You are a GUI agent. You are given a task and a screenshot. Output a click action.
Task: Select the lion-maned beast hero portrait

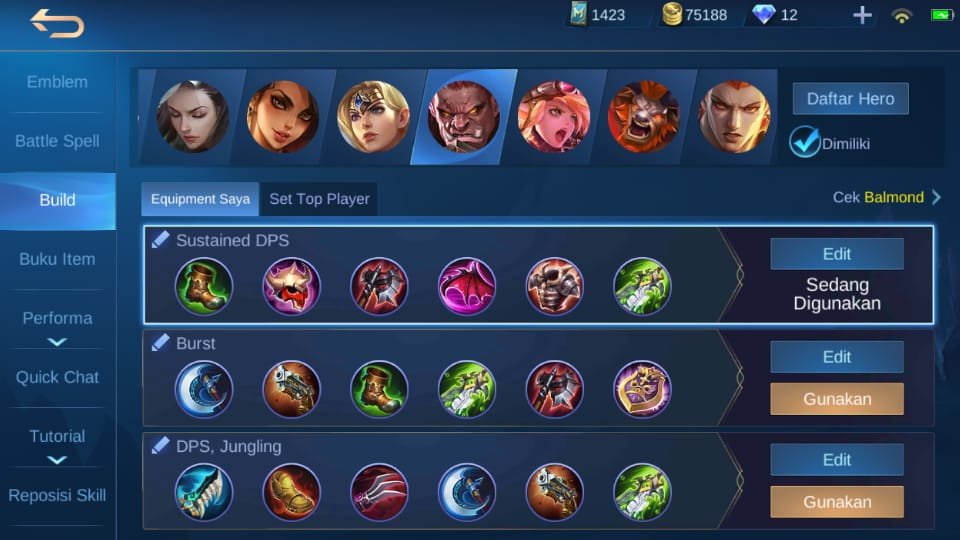pyautogui.click(x=643, y=116)
